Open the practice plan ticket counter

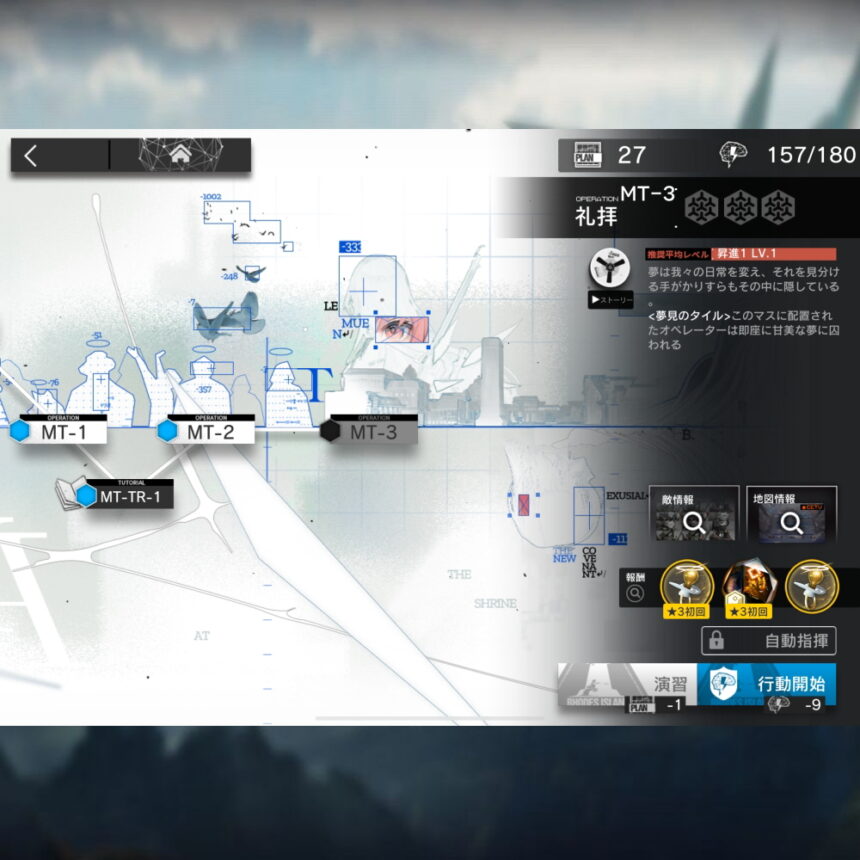pyautogui.click(x=610, y=155)
